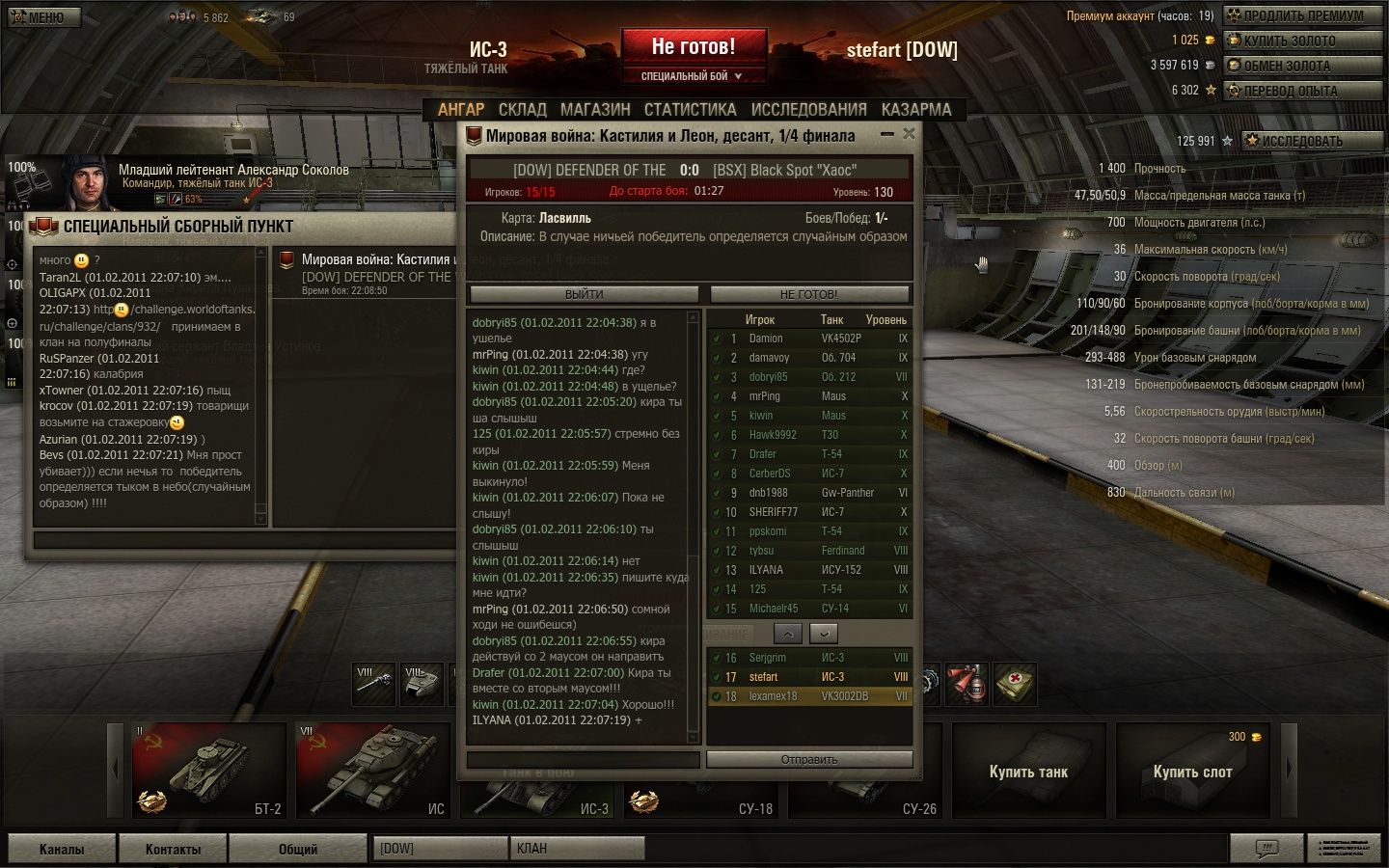Open the МАГАЗИН tab

(595, 110)
